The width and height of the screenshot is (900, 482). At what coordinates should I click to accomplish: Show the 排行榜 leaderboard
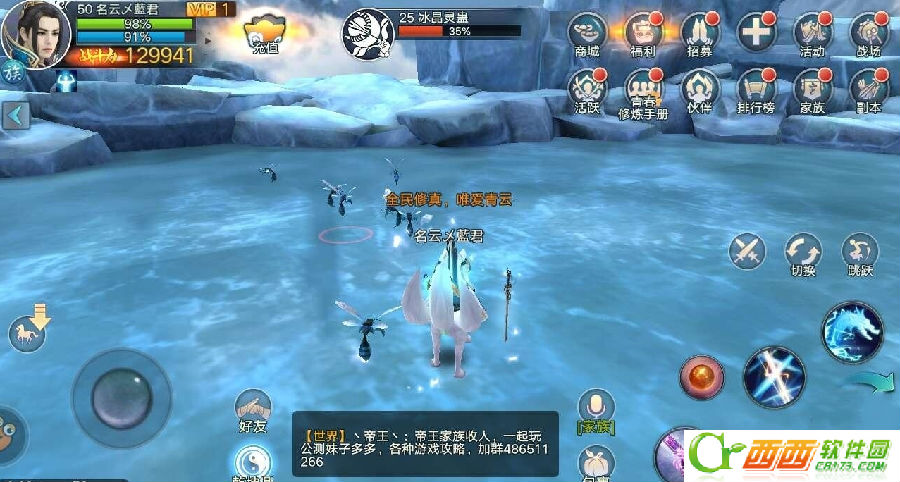[756, 90]
